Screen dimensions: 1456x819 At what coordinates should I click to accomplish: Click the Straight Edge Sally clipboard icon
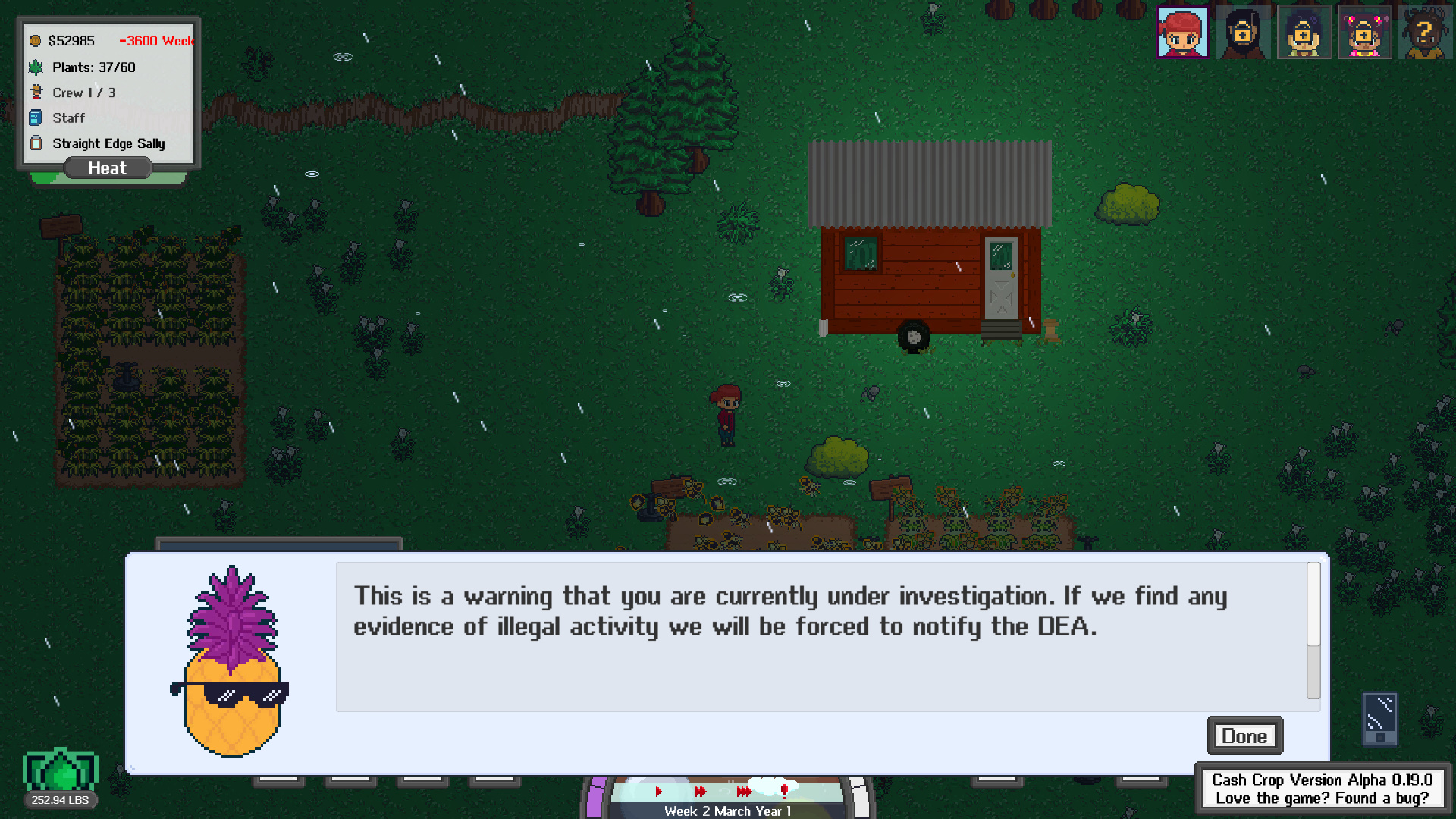(x=35, y=143)
